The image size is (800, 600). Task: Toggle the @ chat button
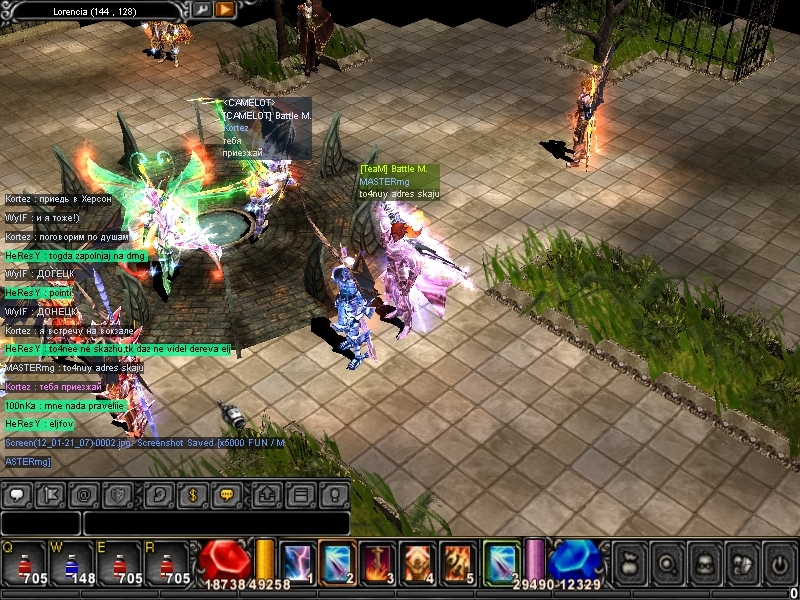pos(85,494)
